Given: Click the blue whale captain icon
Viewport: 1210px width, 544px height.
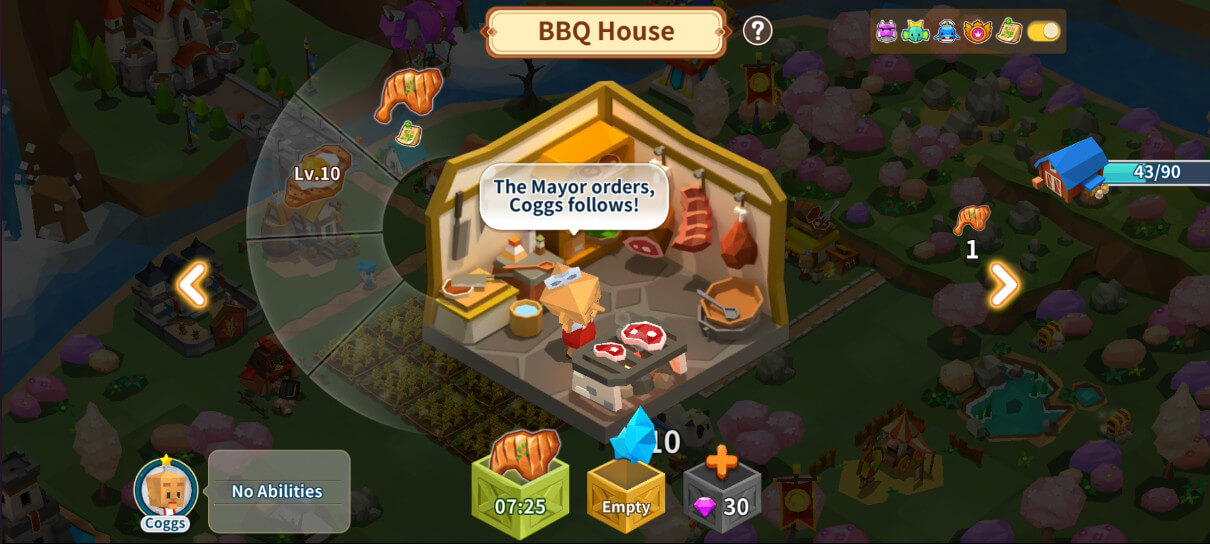Looking at the screenshot, I should click(x=947, y=31).
